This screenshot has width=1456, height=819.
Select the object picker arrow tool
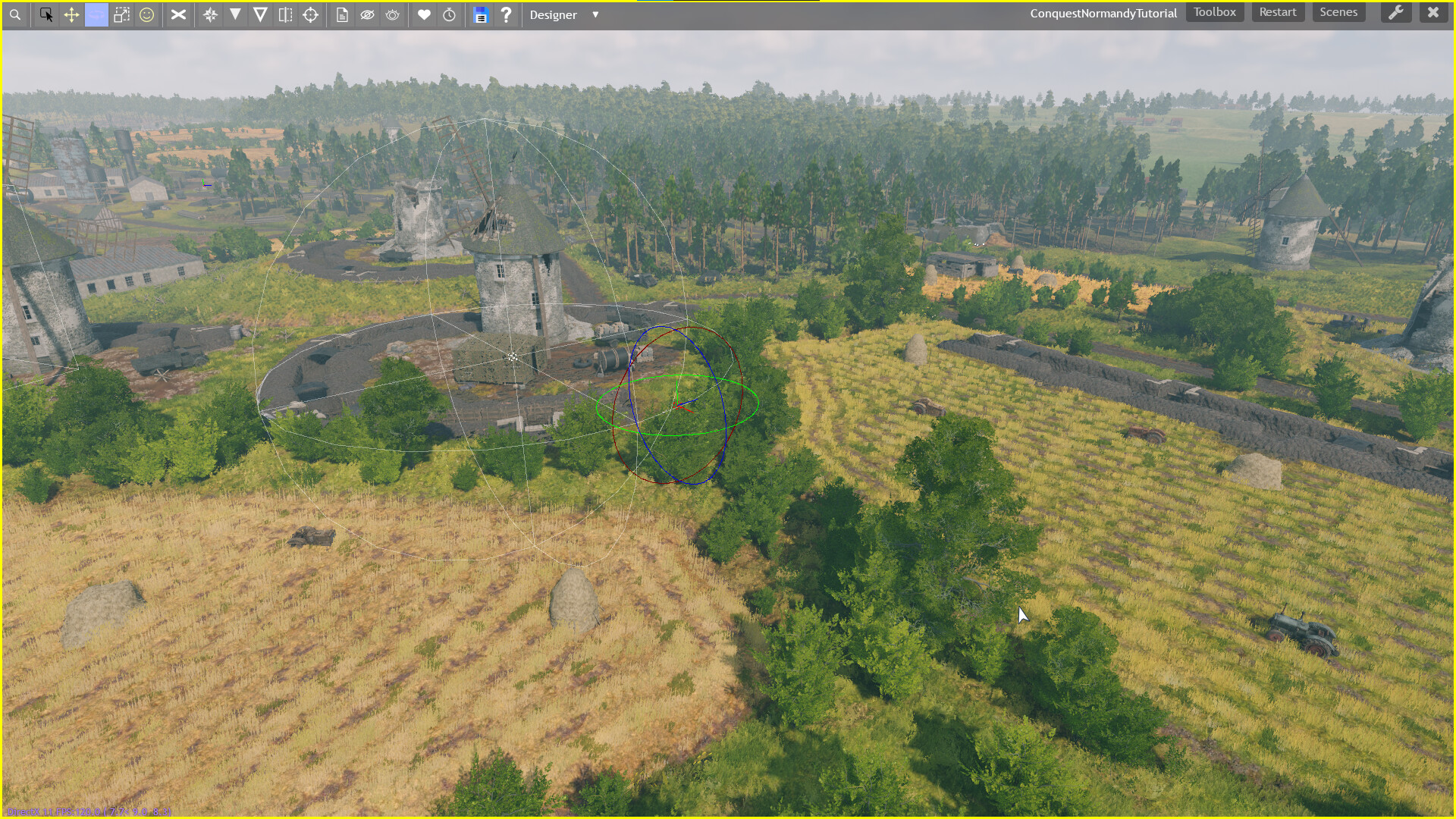[46, 14]
